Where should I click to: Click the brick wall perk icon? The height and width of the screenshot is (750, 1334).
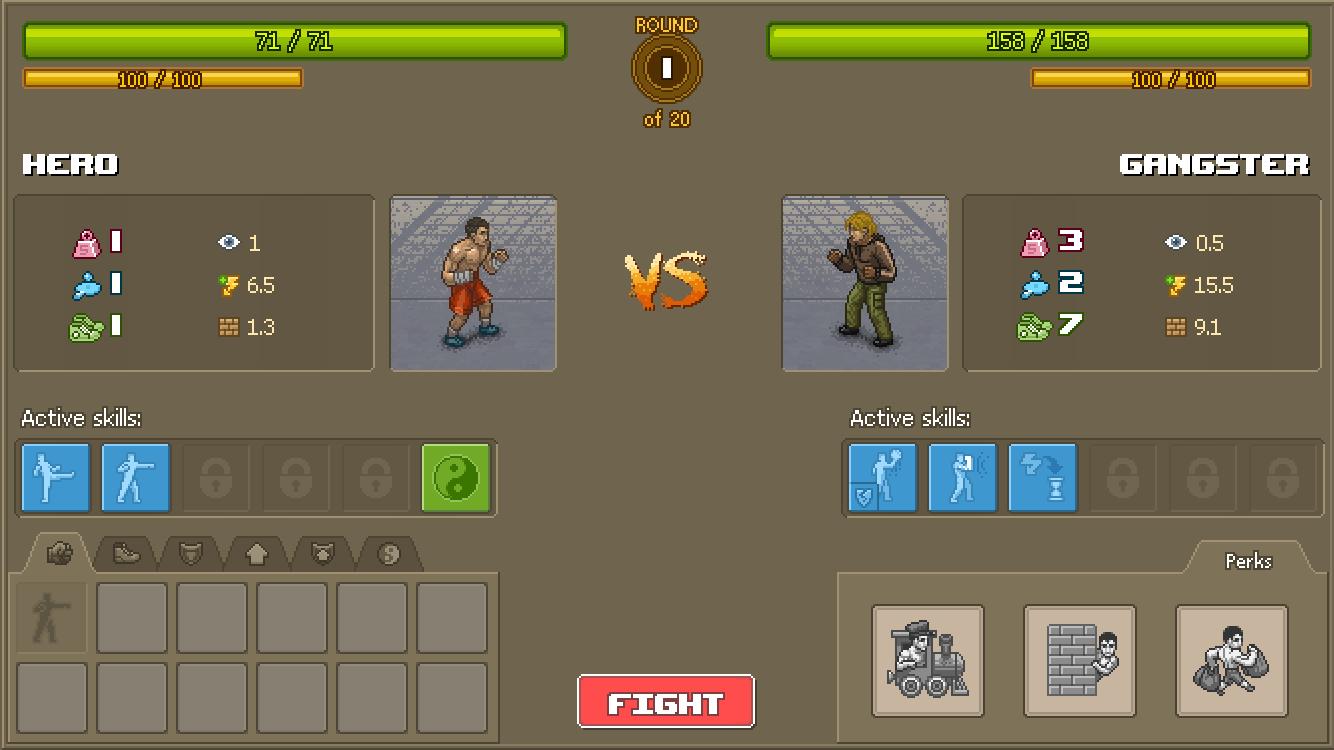click(x=1079, y=660)
